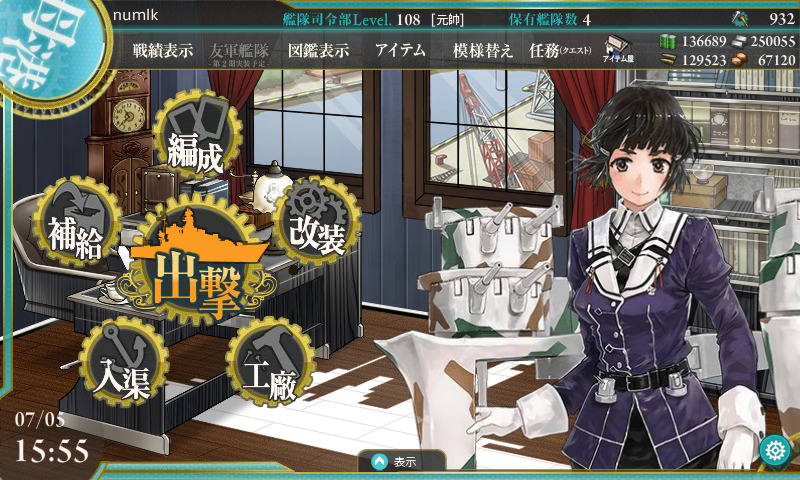The image size is (800, 480).
Task: Open settings via the gear icon
Action: [773, 451]
